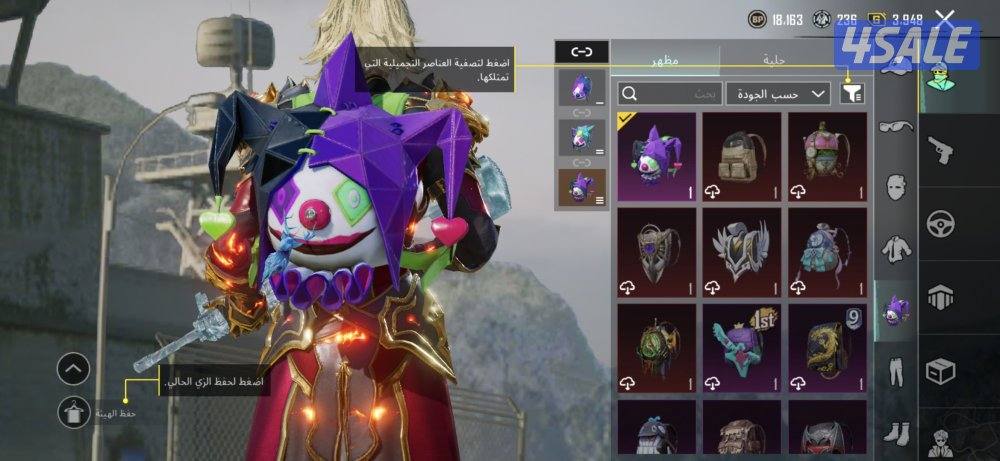Open the item filter funnel button
1000x461 pixels.
click(x=852, y=93)
